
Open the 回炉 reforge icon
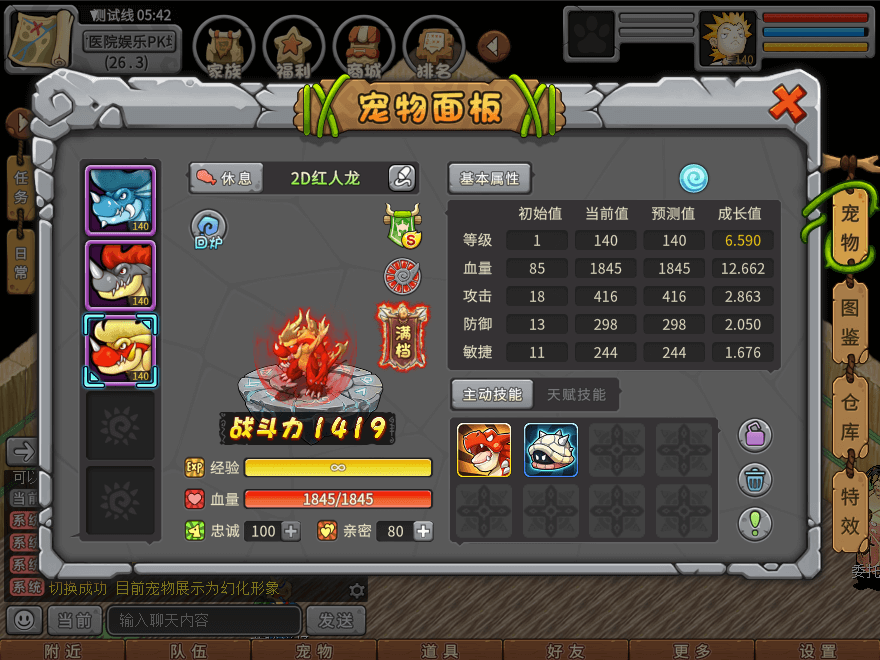click(x=209, y=230)
